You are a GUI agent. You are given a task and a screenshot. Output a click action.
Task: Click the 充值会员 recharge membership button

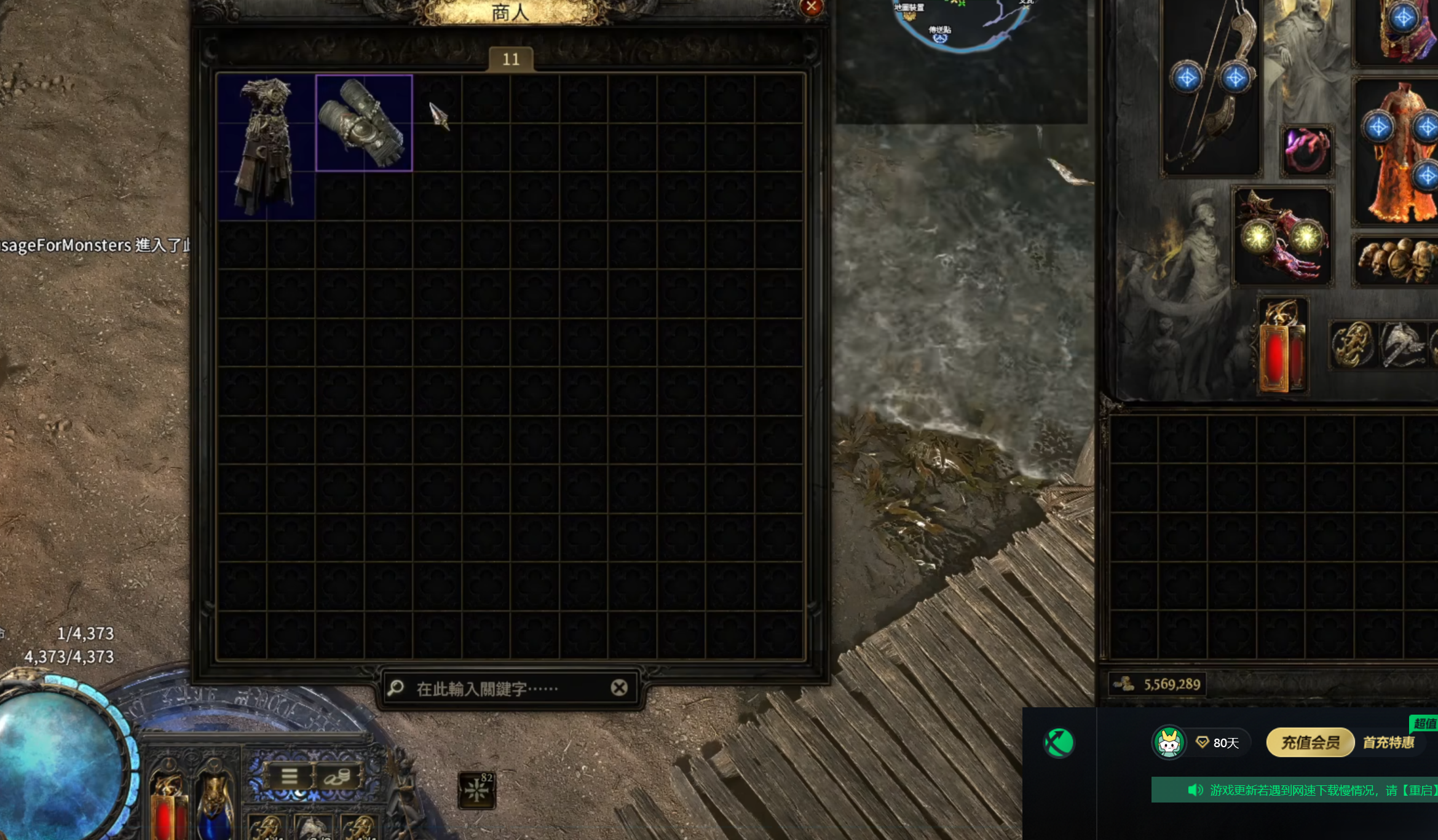(1310, 743)
